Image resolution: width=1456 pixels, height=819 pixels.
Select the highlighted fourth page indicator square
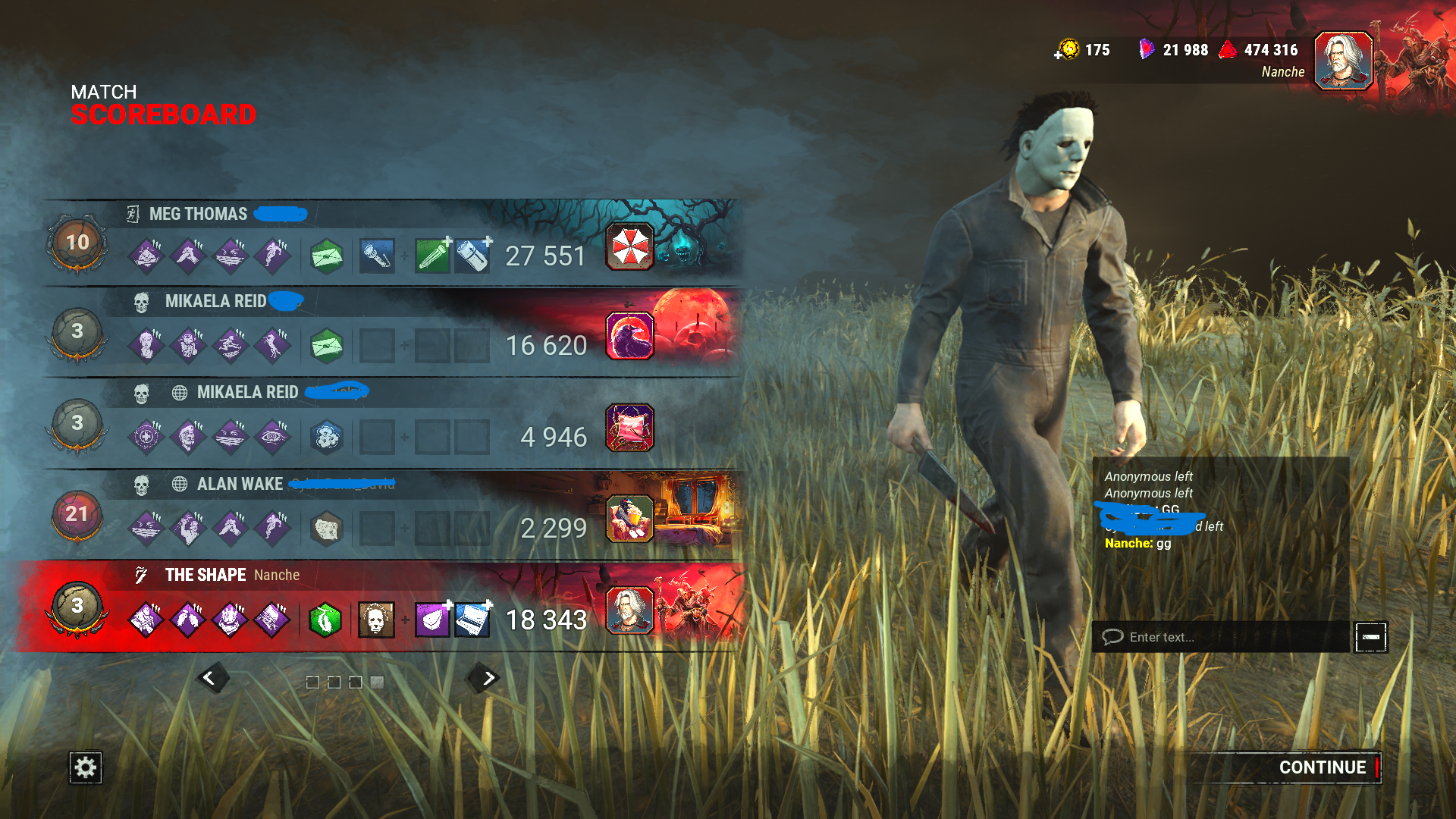coord(378,682)
